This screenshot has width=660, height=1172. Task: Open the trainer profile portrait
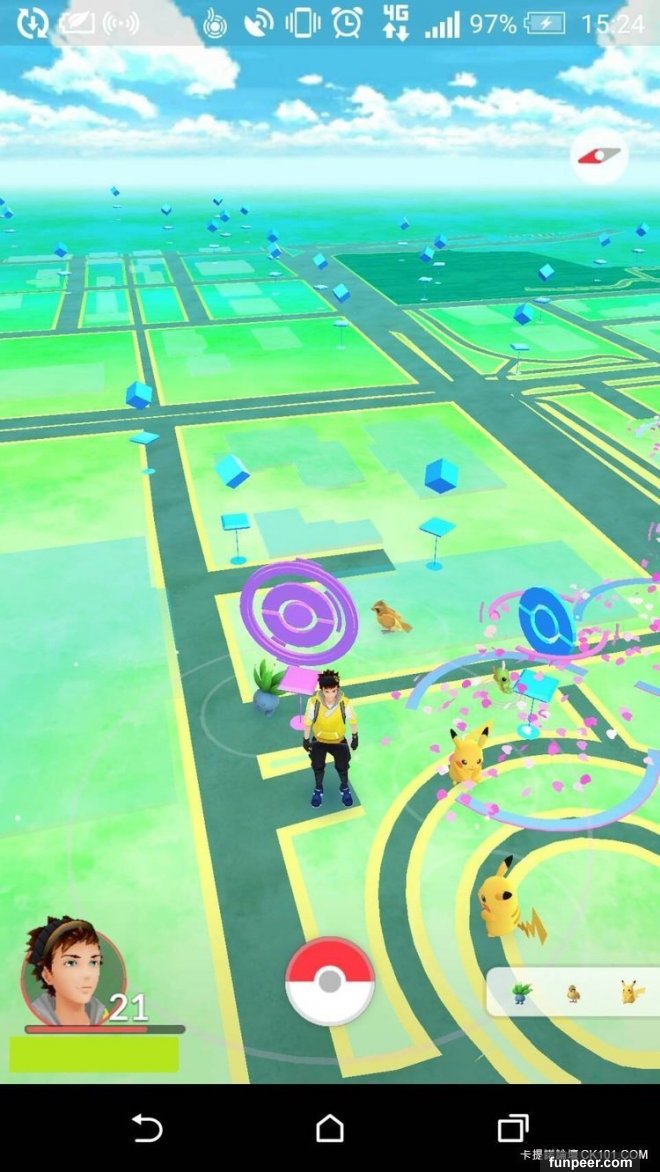click(72, 972)
